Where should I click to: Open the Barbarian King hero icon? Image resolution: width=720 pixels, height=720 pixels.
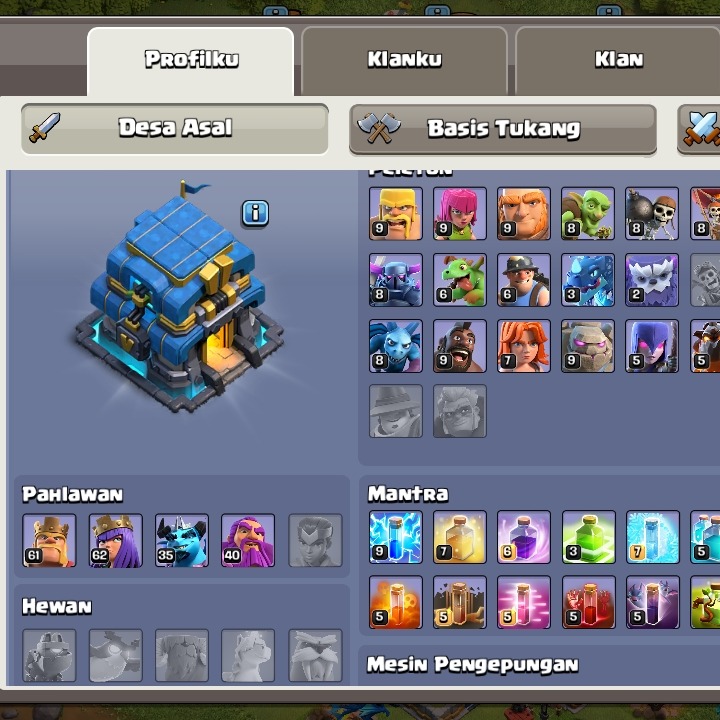(x=49, y=540)
